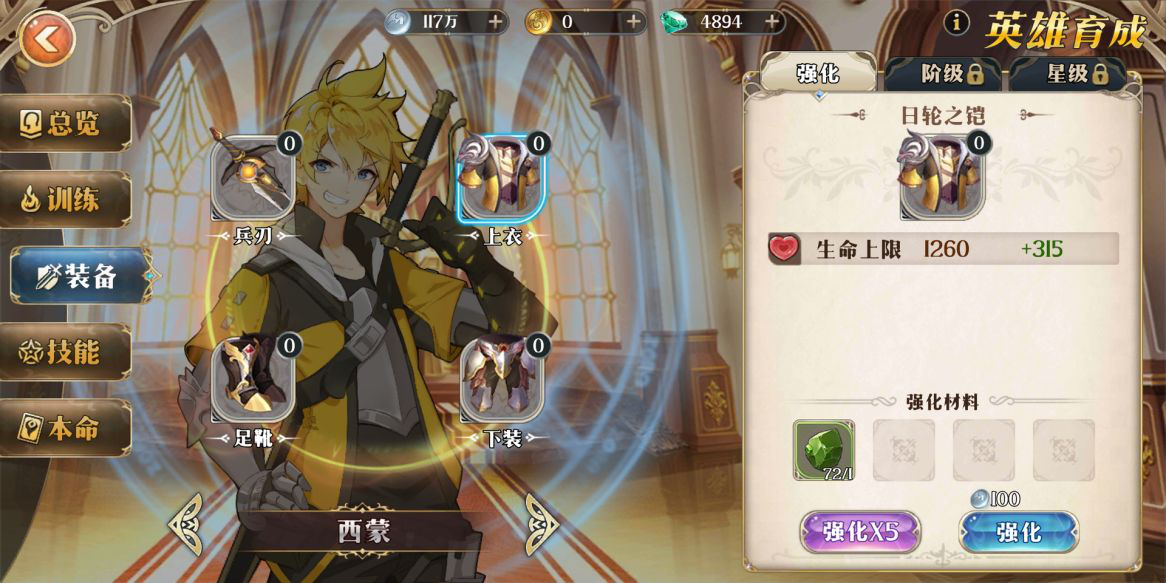1166x583 pixels.
Task: Switch to next hero with right arrow
Action: (x=541, y=524)
